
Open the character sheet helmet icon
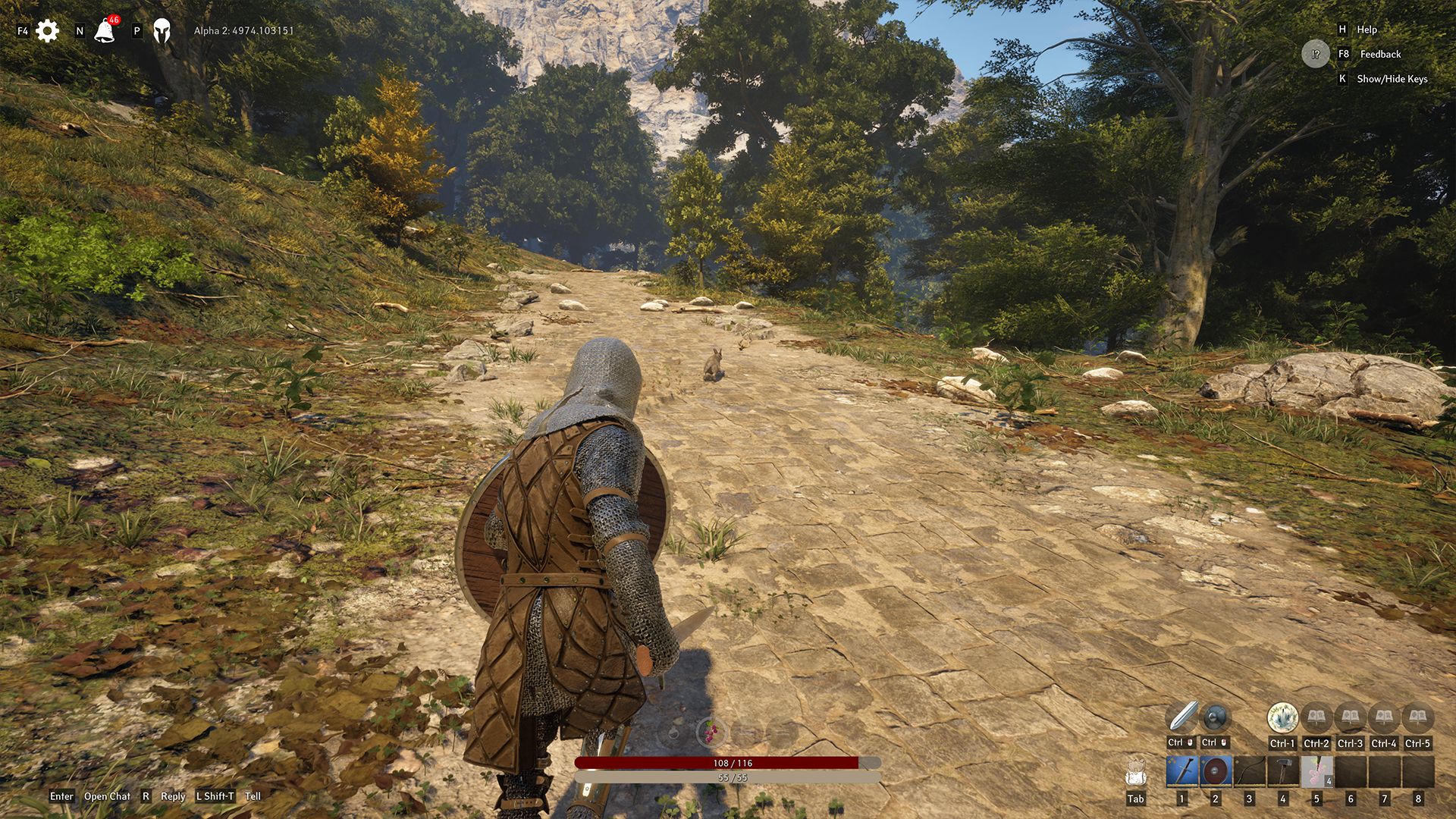tap(162, 31)
